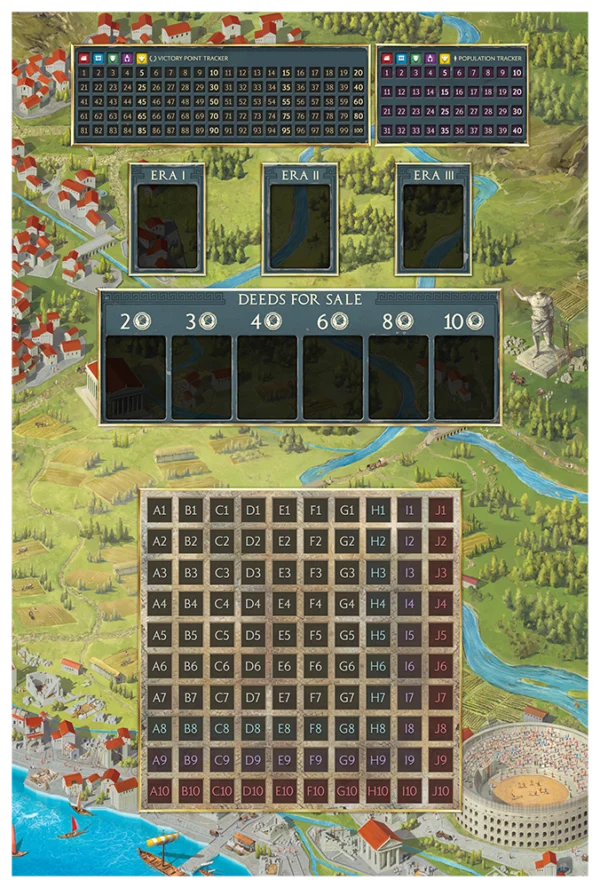
Task: Select the D4 grid tile
Action: 253,604
